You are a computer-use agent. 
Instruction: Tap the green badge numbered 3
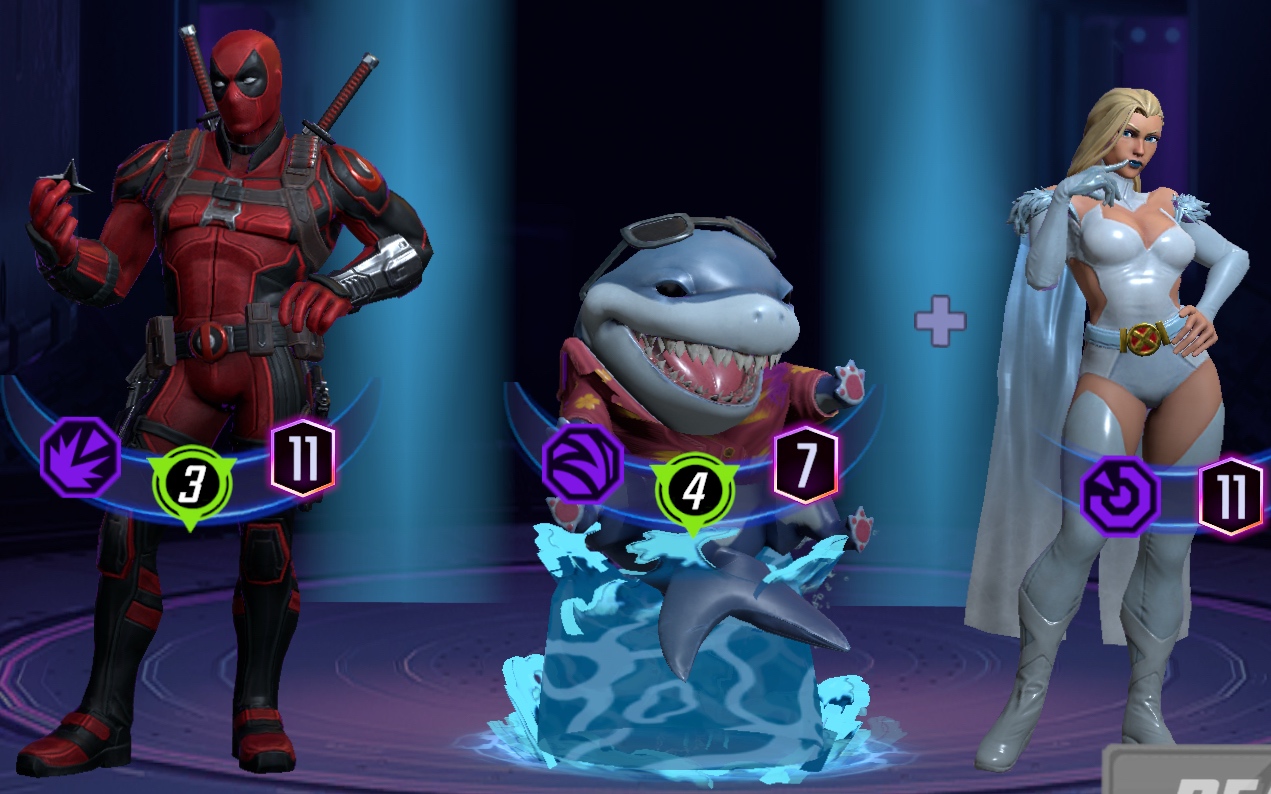[192, 487]
